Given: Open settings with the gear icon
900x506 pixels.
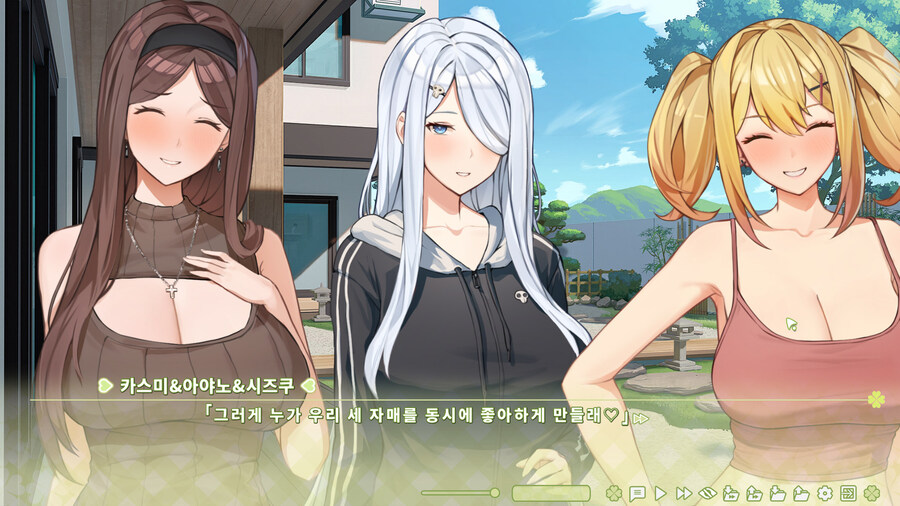Looking at the screenshot, I should (x=825, y=493).
